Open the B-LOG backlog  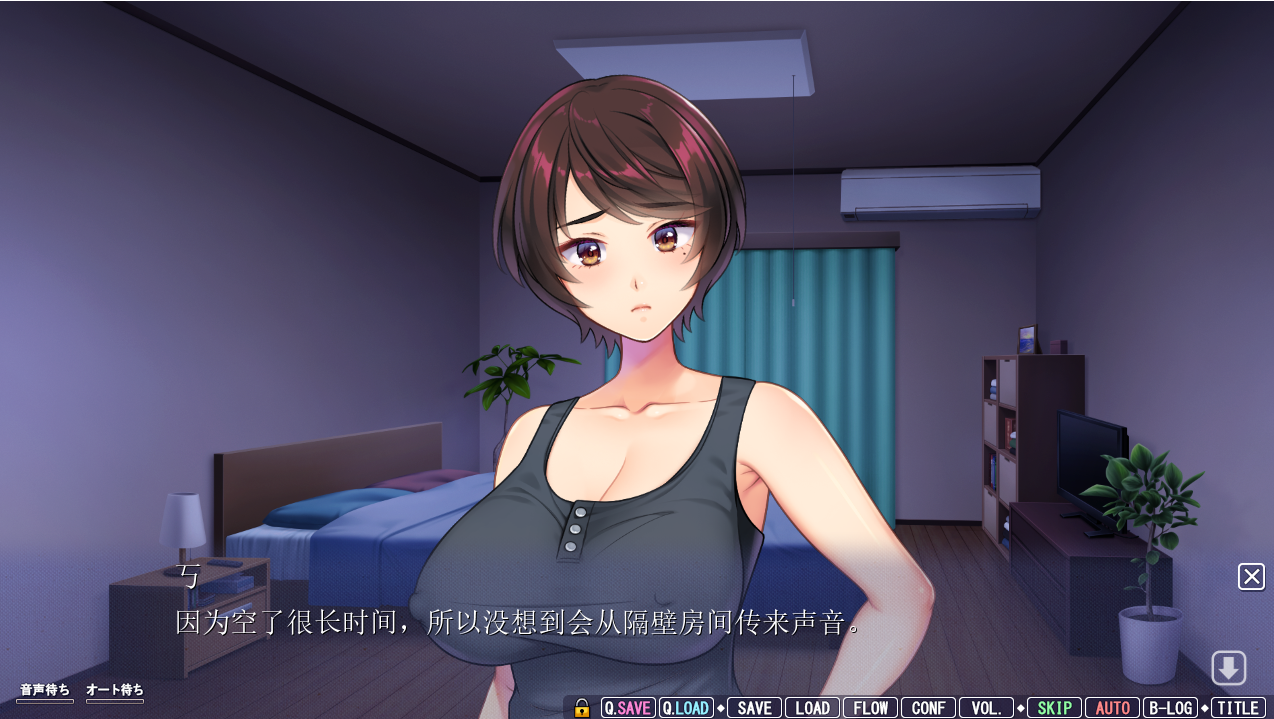(x=1170, y=708)
